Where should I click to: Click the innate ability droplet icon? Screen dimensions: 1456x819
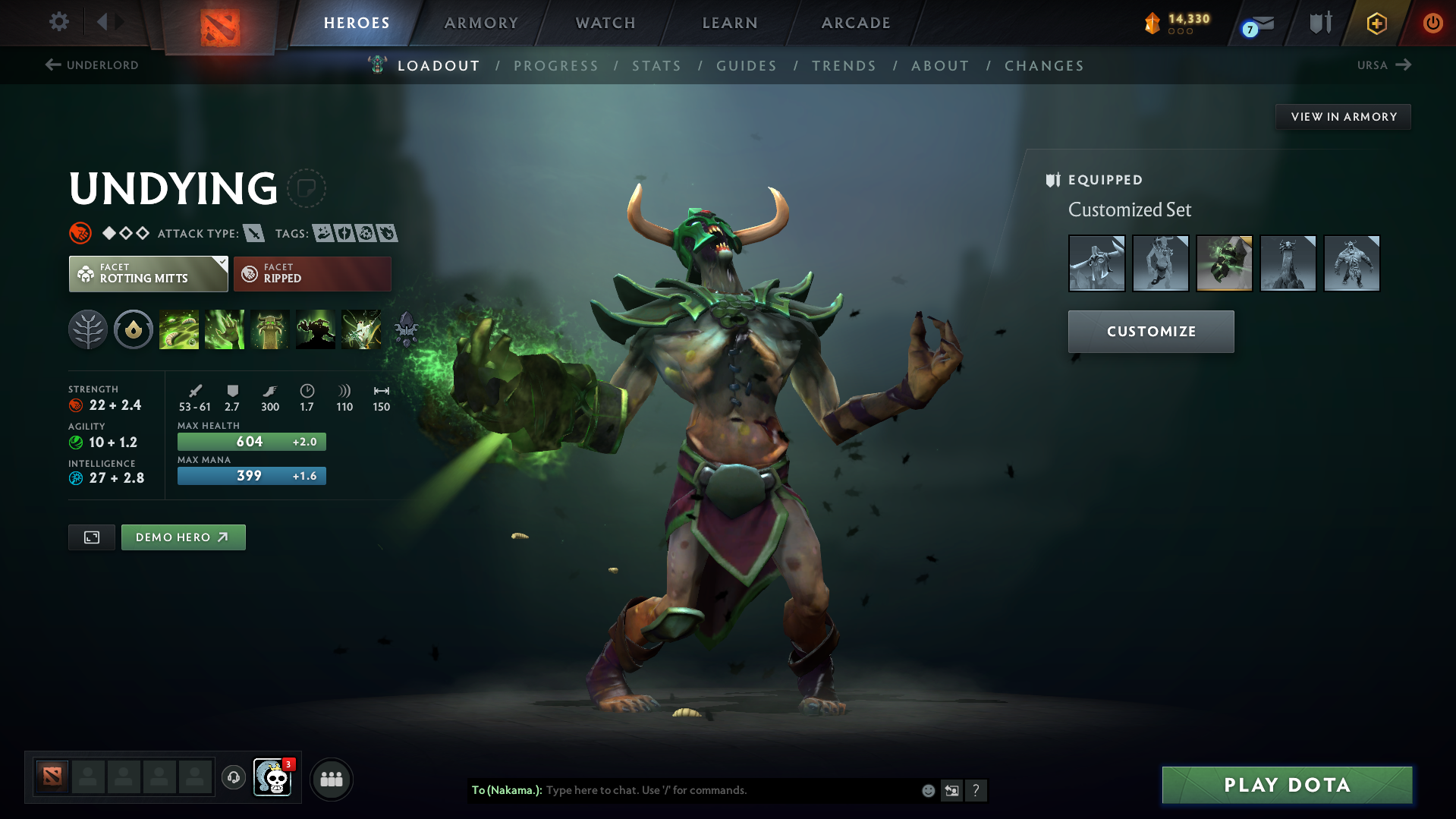tap(134, 329)
